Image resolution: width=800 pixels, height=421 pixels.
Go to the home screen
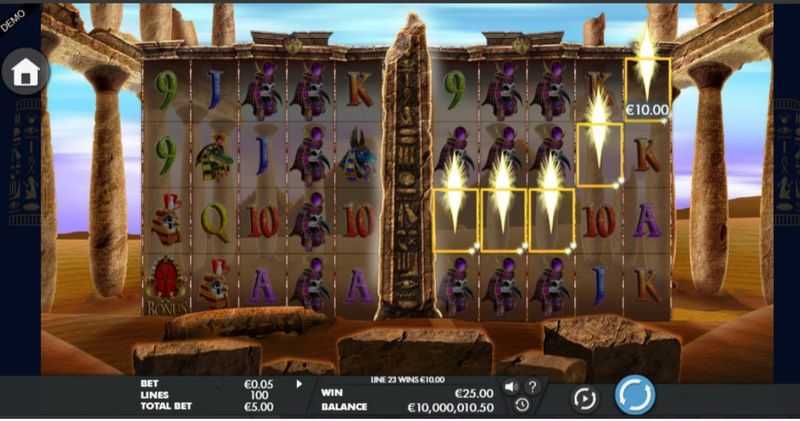pyautogui.click(x=25, y=72)
